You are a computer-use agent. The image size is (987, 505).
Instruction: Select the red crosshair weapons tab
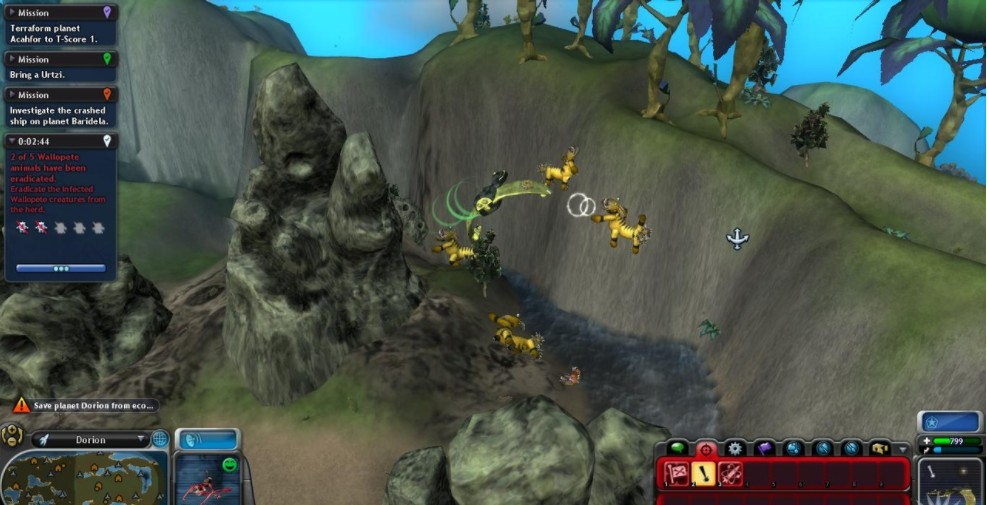pyautogui.click(x=706, y=449)
